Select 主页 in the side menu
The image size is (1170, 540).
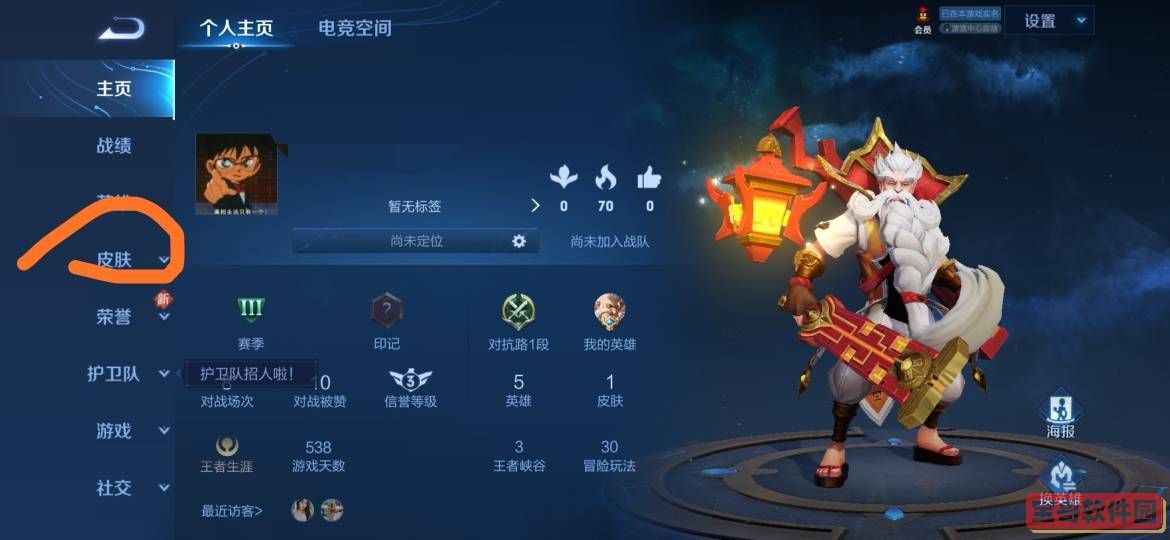pos(114,88)
